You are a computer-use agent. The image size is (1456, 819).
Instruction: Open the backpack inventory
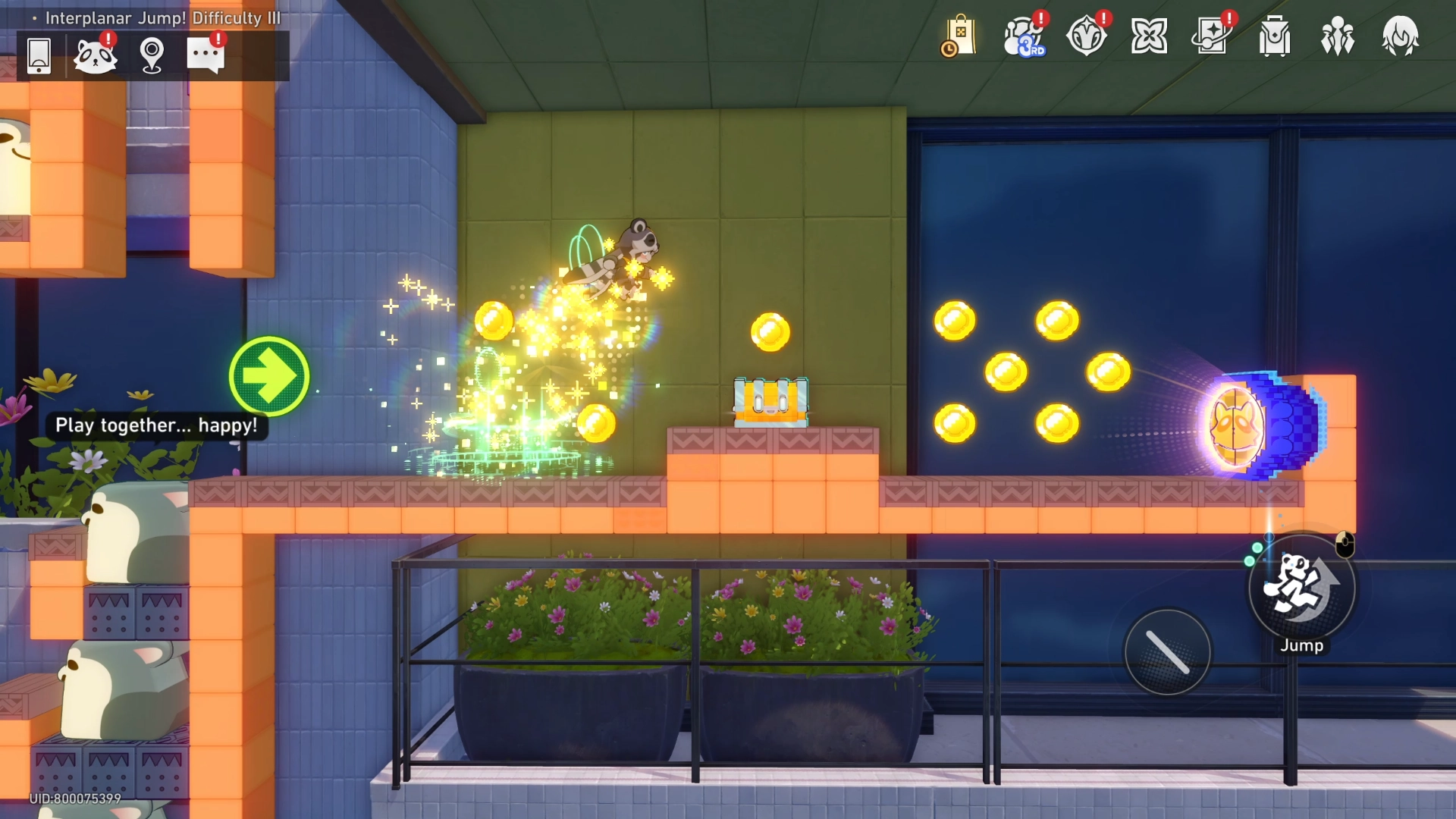[x=1275, y=36]
